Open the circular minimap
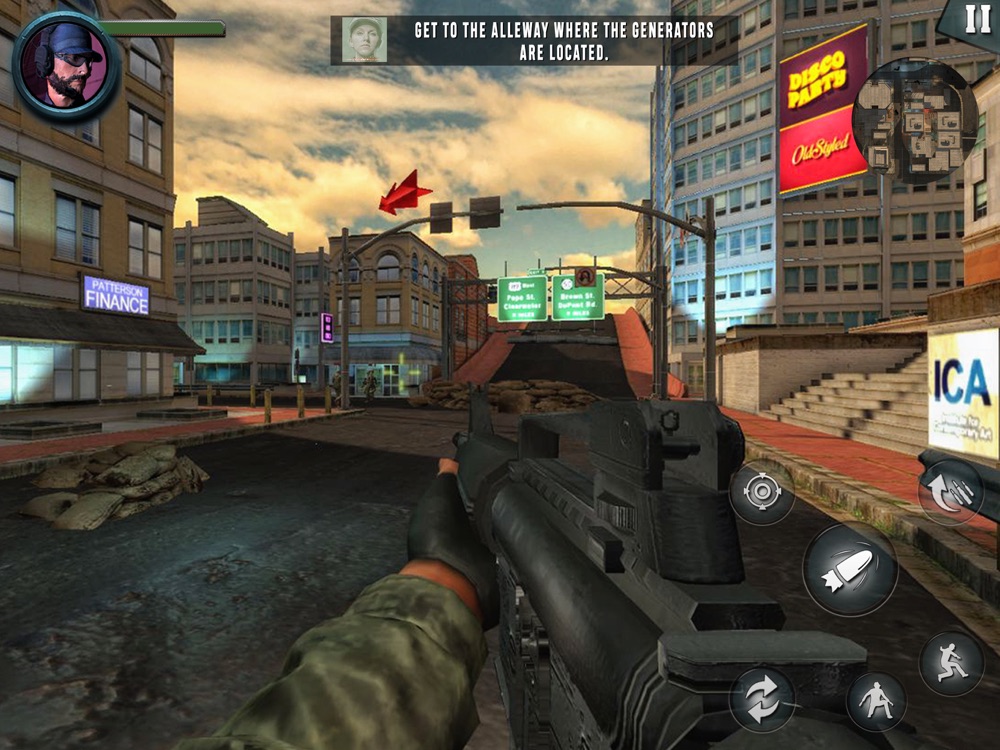1000x750 pixels. (x=914, y=121)
